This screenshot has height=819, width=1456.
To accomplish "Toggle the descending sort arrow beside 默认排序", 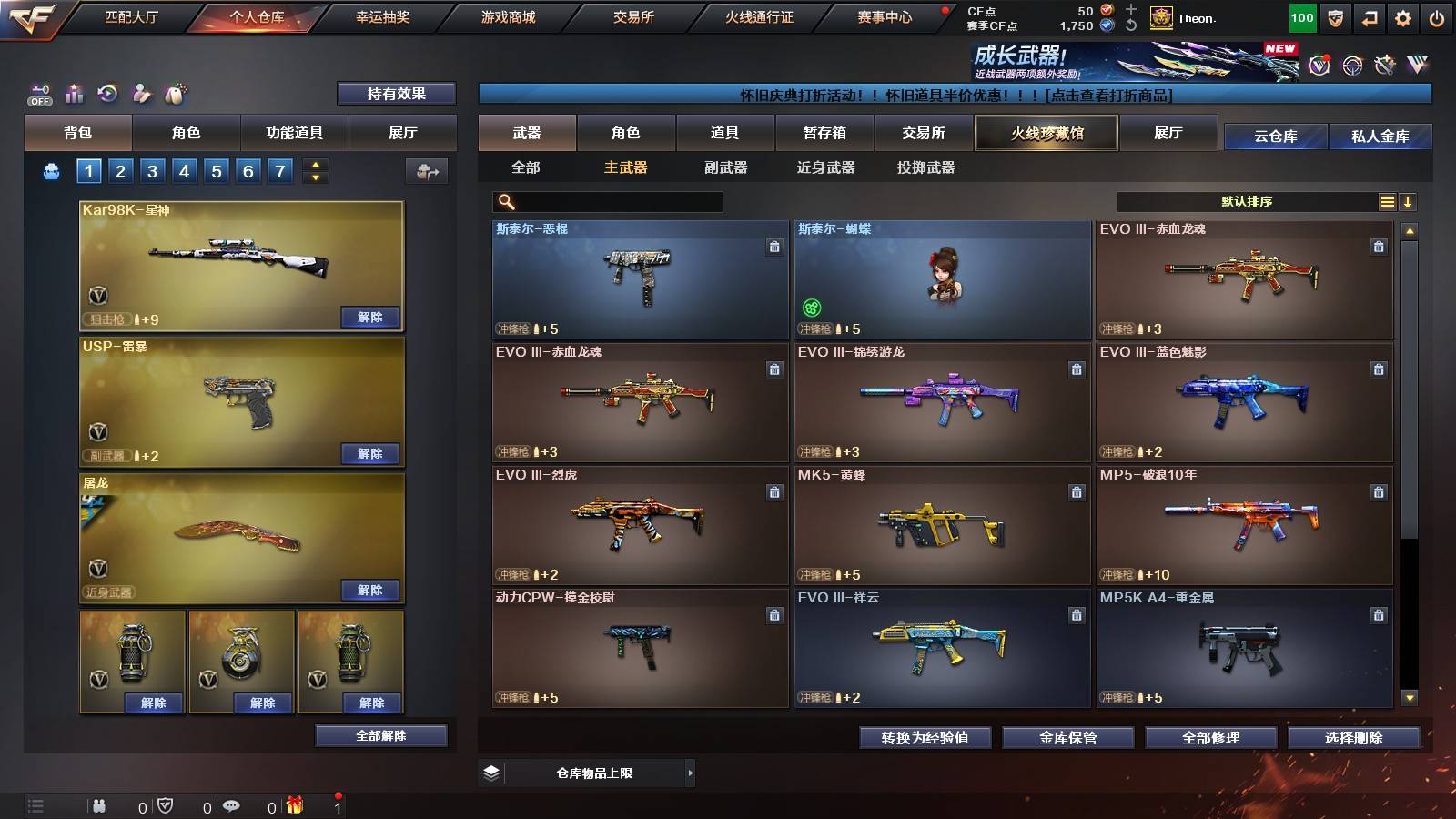I will click(1408, 202).
